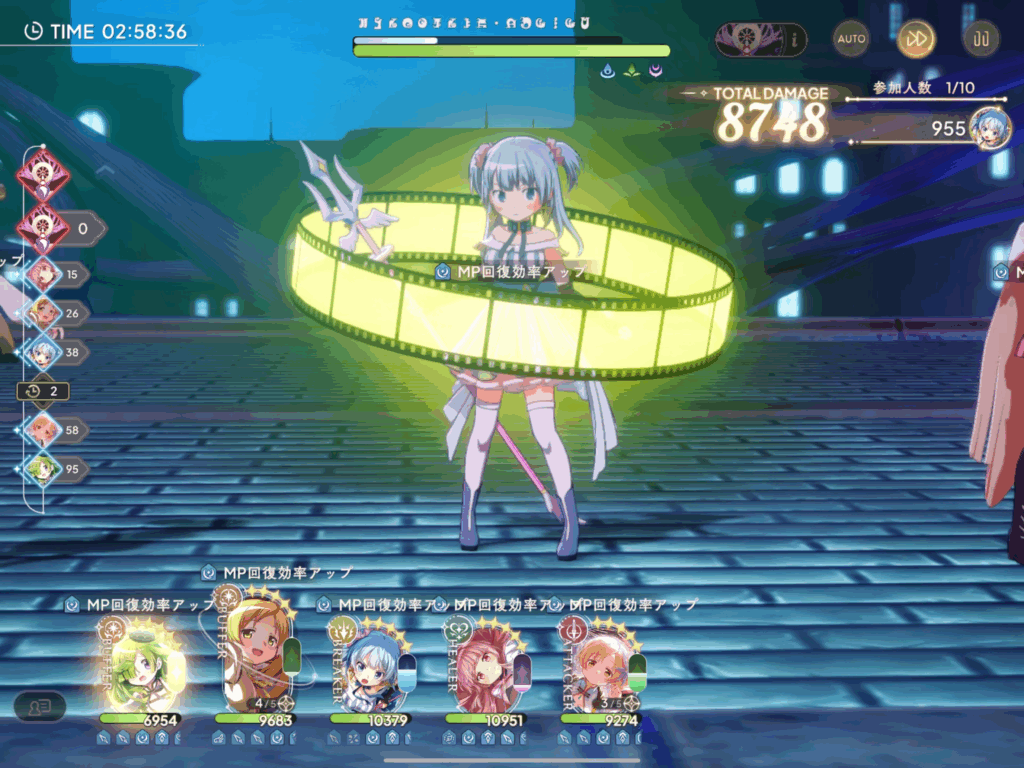Open the enemy boss info panel
This screenshot has width=1024, height=768.
761,40
